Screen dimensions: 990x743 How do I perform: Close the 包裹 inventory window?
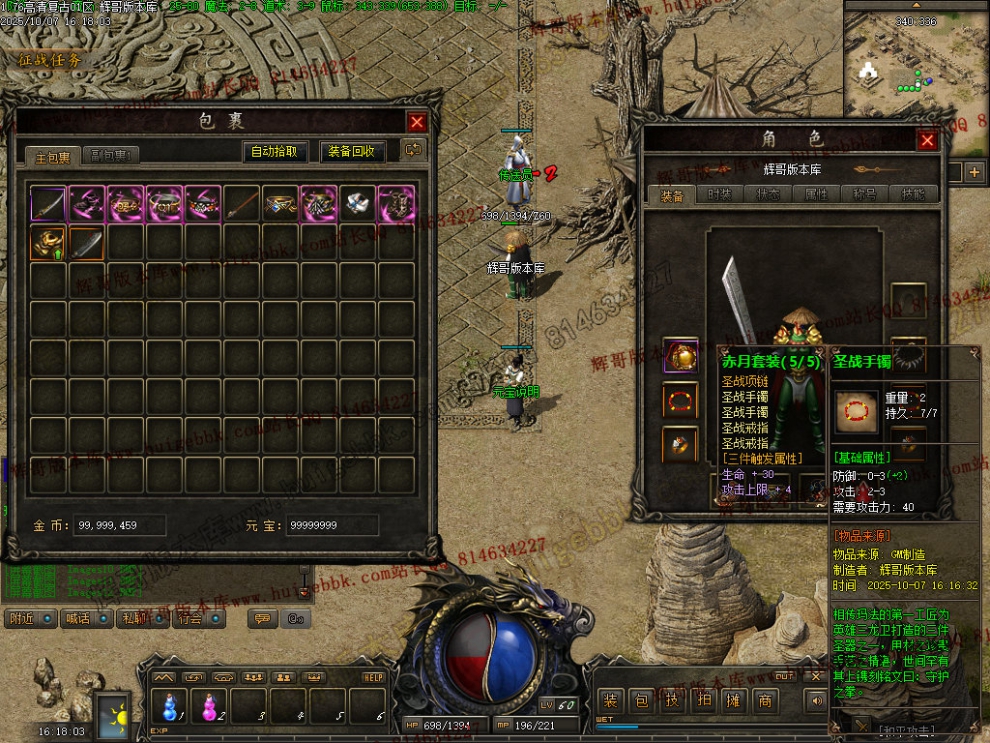pos(417,122)
